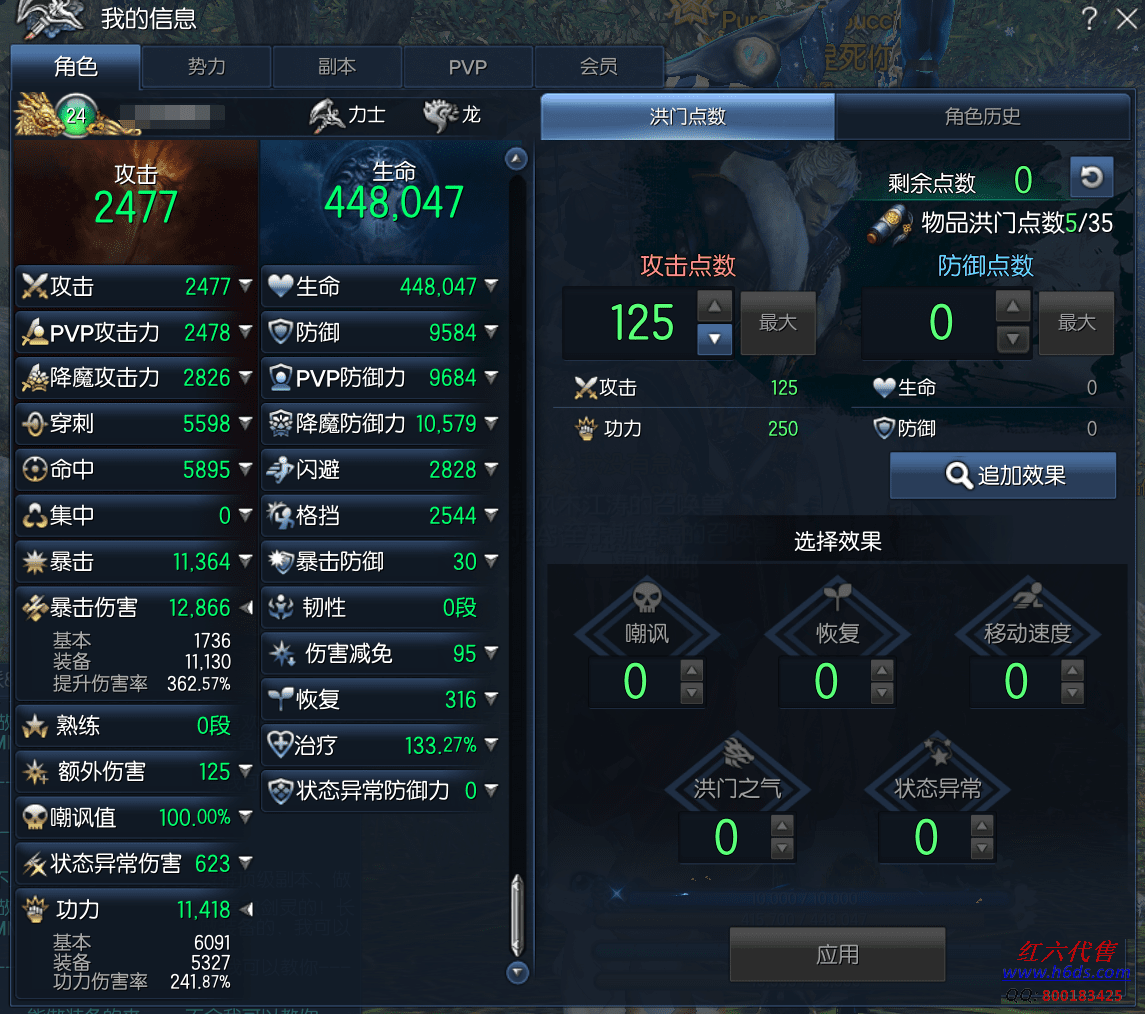Expand the 暴击 stat details
Viewport: 1145px width, 1014px height.
click(x=245, y=562)
